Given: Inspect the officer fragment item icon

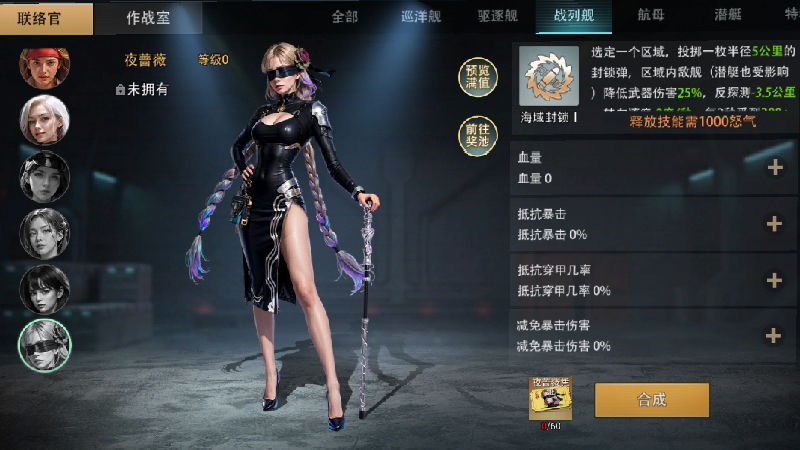Looking at the screenshot, I should (550, 399).
